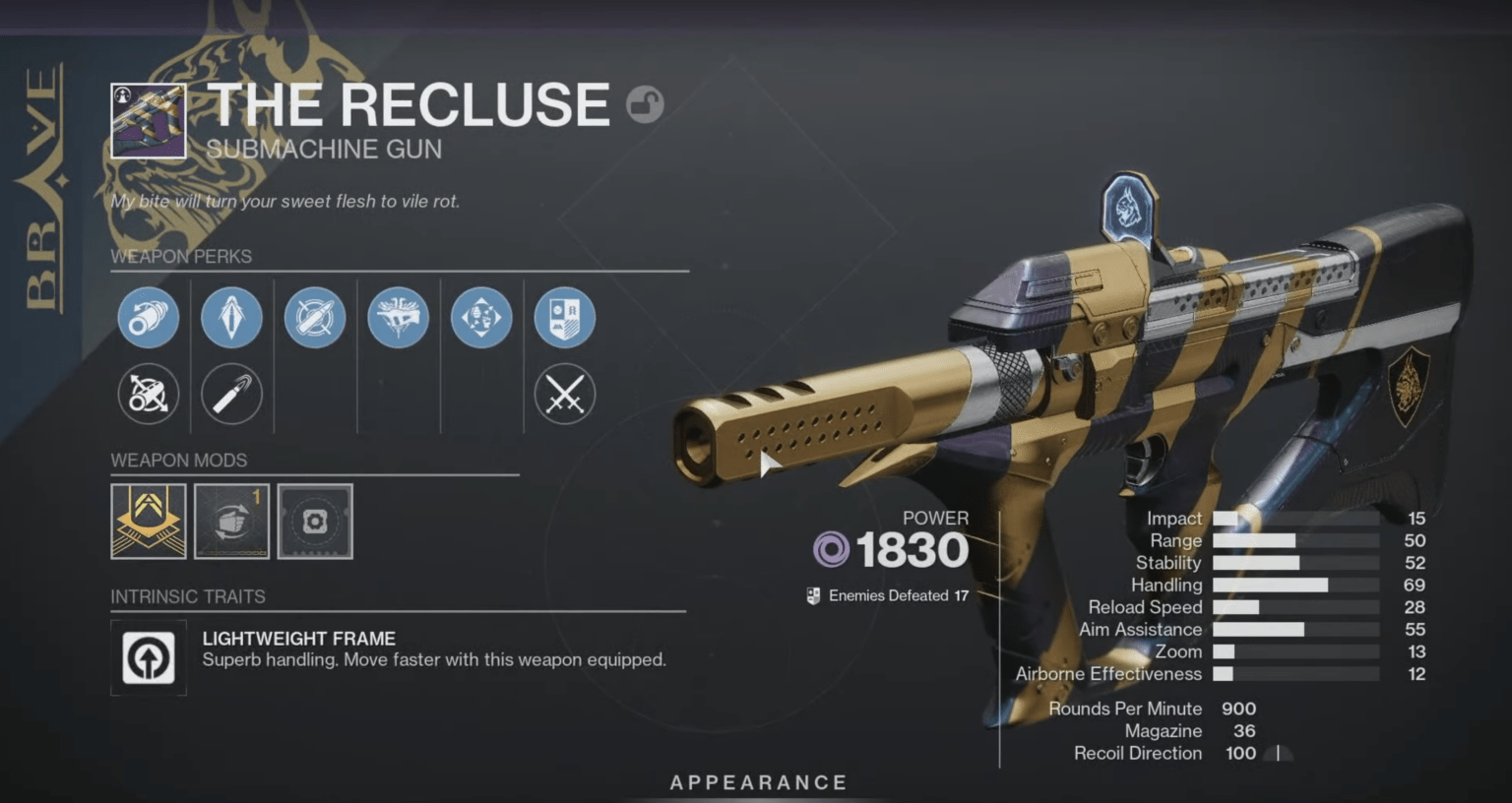This screenshot has width=1512, height=803.
Task: Select the barrel perk in the first column
Action: tap(148, 317)
